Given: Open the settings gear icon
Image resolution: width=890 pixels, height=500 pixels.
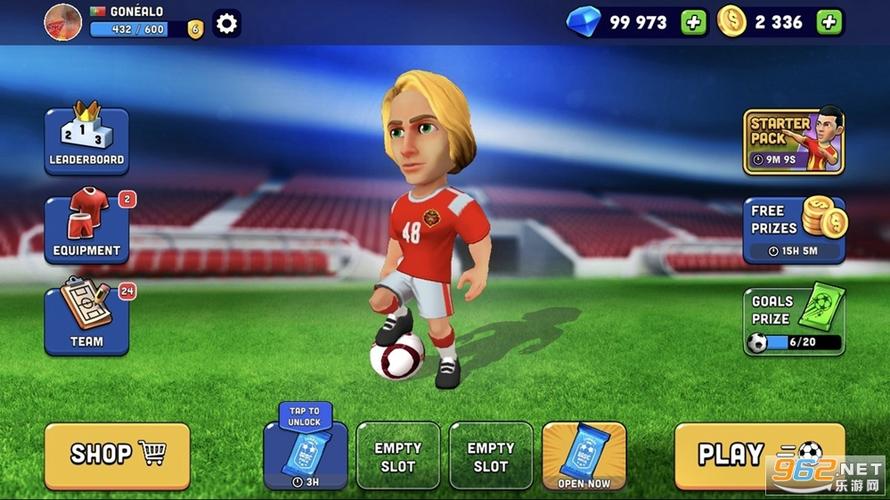Looking at the screenshot, I should point(227,23).
